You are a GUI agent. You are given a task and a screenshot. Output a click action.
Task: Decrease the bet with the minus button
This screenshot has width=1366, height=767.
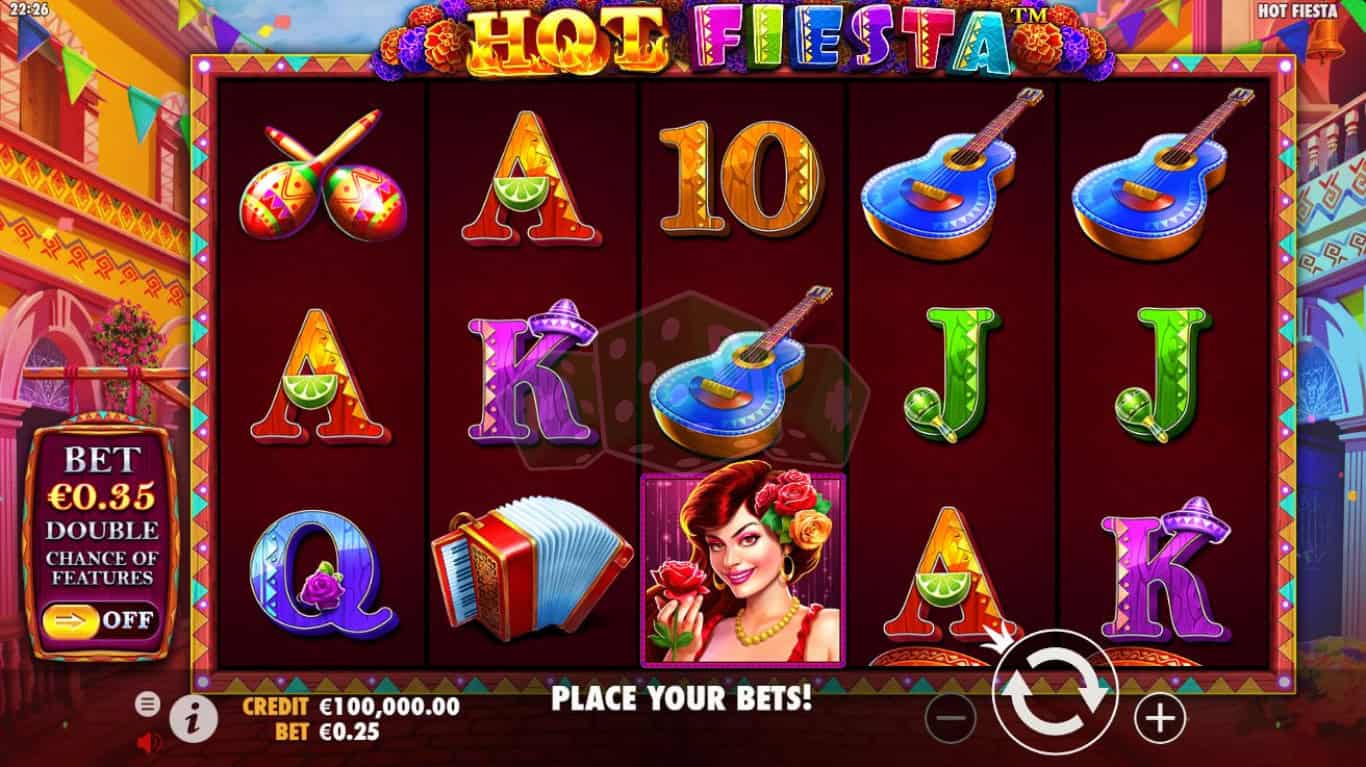coord(950,717)
